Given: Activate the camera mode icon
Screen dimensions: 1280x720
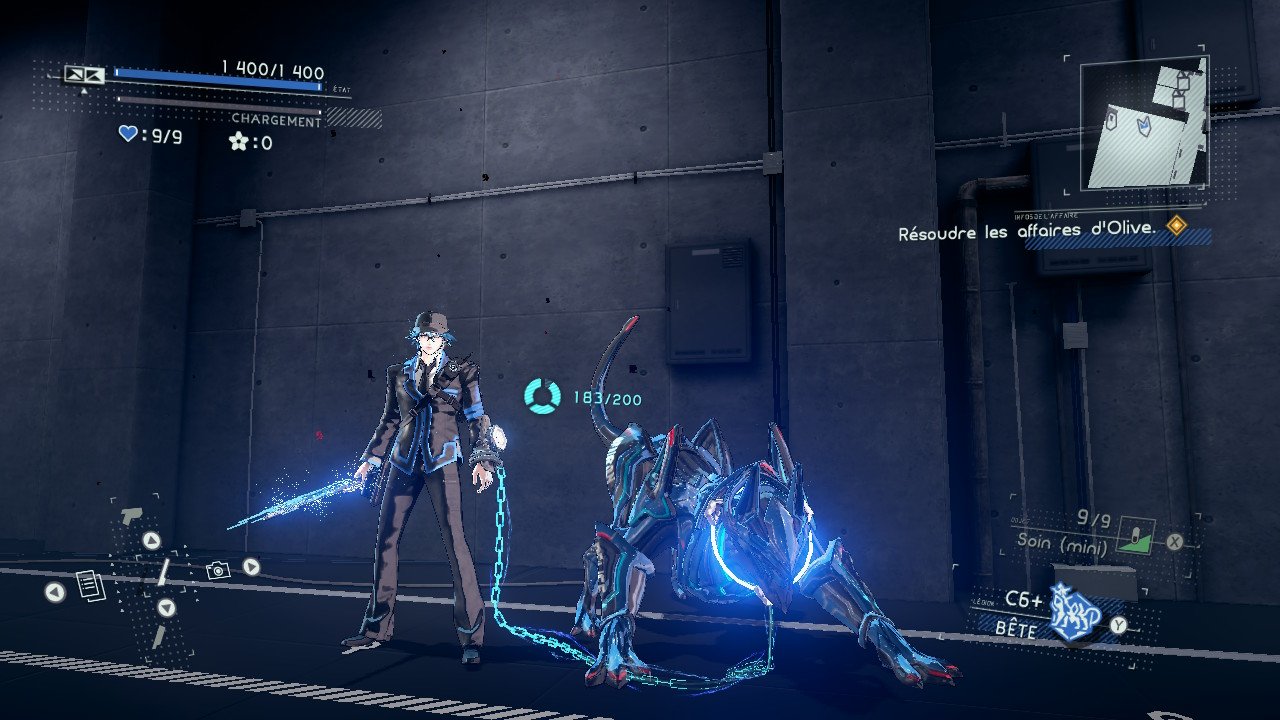Looking at the screenshot, I should [217, 570].
